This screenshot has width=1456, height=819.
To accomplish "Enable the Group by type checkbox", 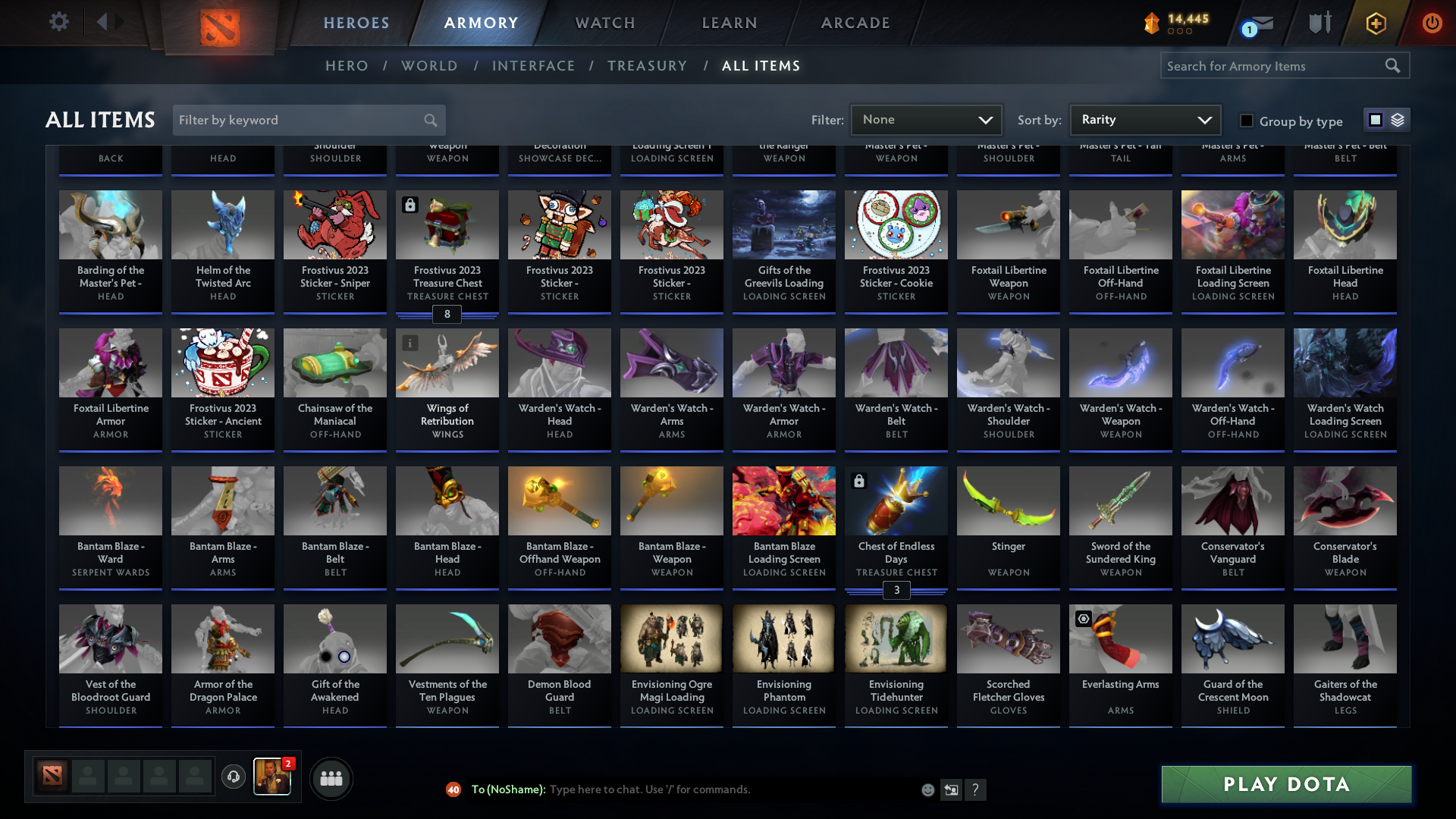I will (1246, 121).
